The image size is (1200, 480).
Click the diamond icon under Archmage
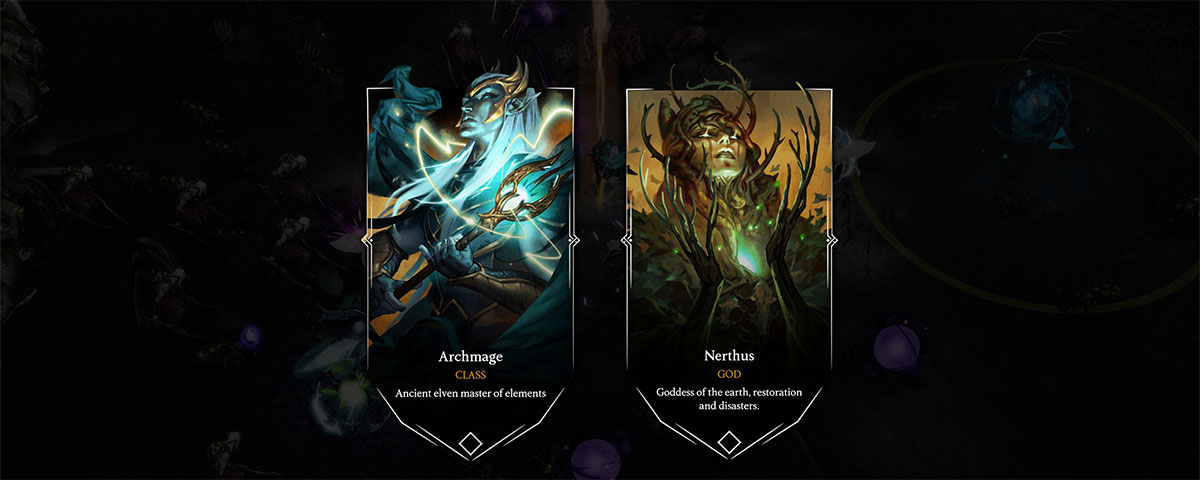pyautogui.click(x=470, y=442)
